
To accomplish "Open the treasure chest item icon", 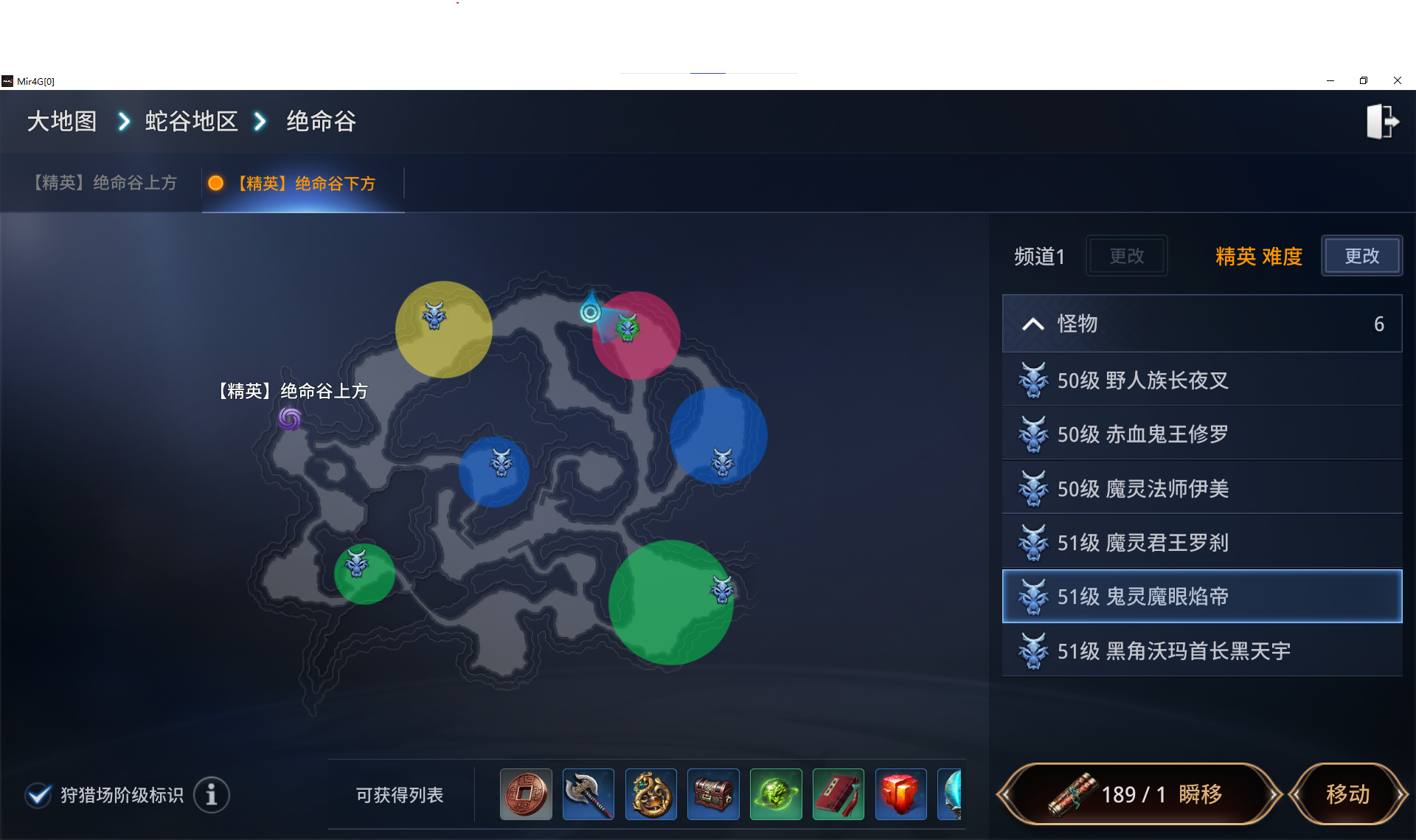I will 713,794.
